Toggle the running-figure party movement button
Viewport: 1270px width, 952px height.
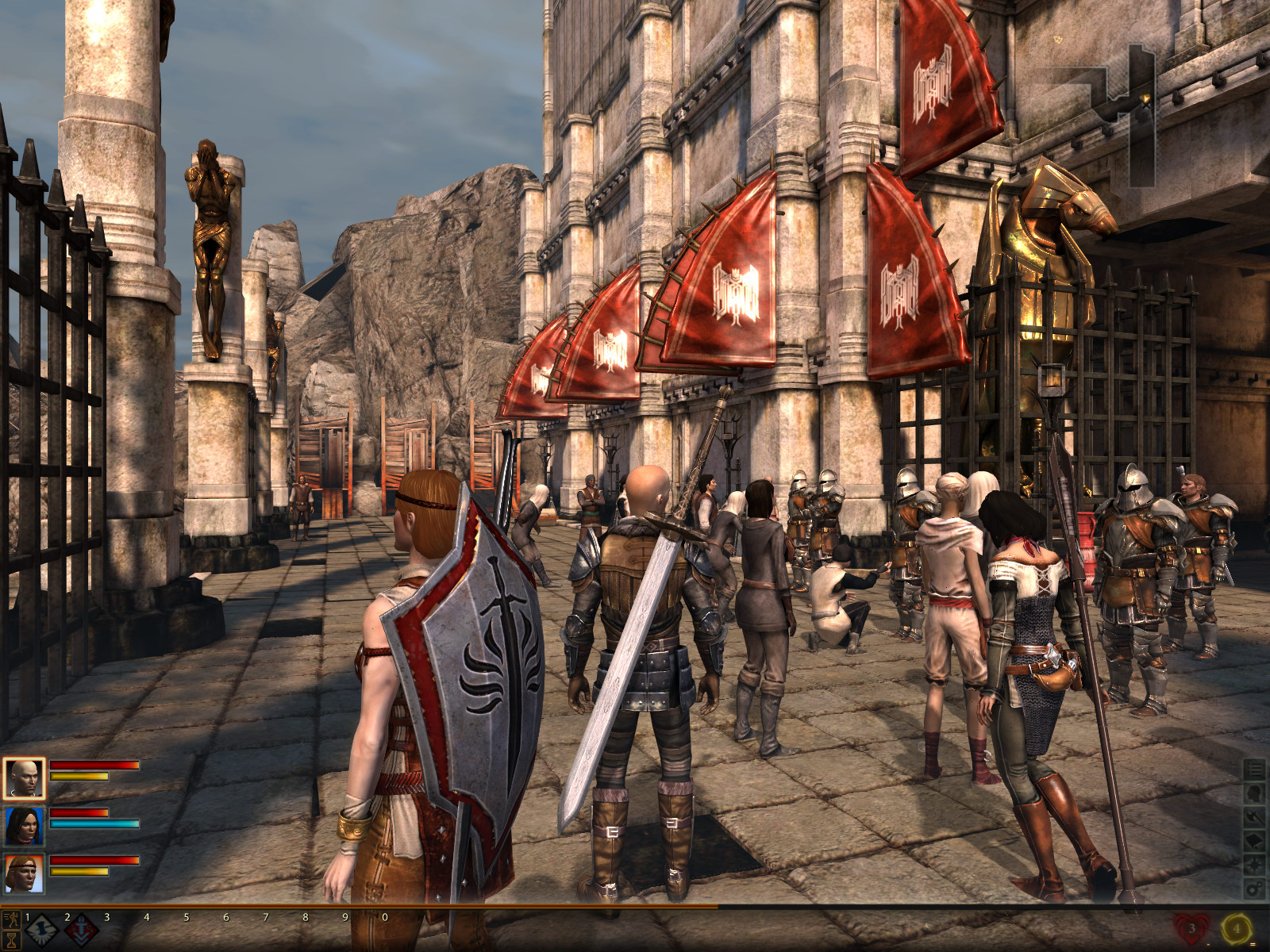(x=11, y=920)
